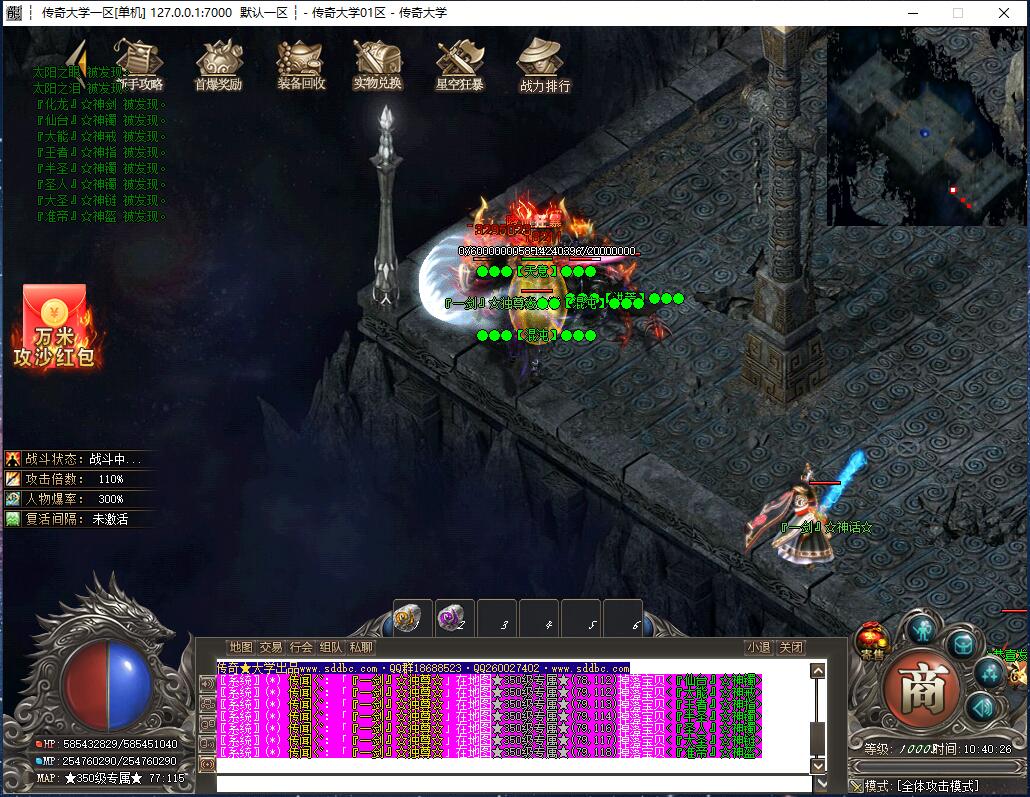
Task: Click the 小退 logout button
Action: [759, 647]
